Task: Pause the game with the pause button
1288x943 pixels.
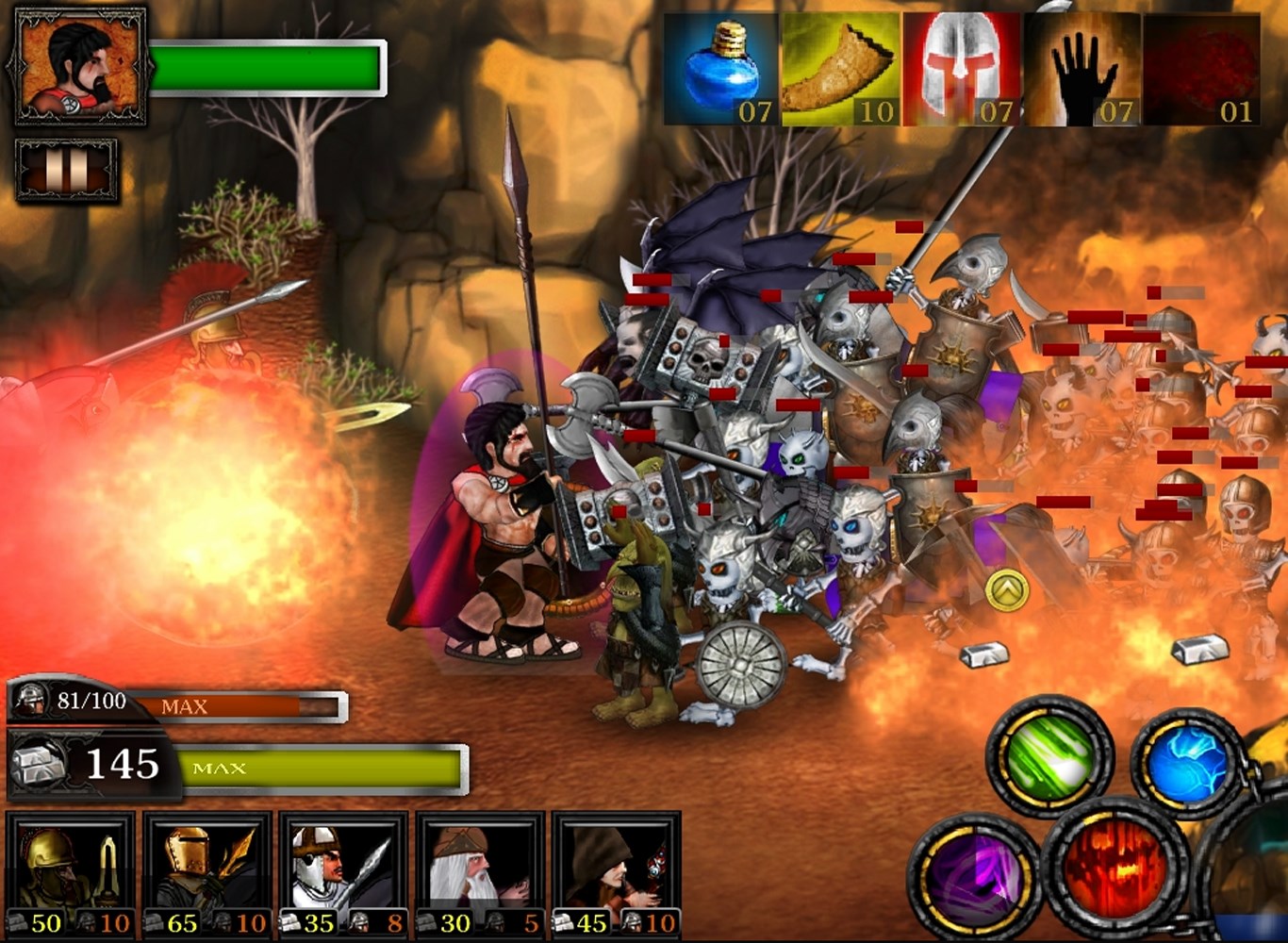Action: click(x=66, y=170)
